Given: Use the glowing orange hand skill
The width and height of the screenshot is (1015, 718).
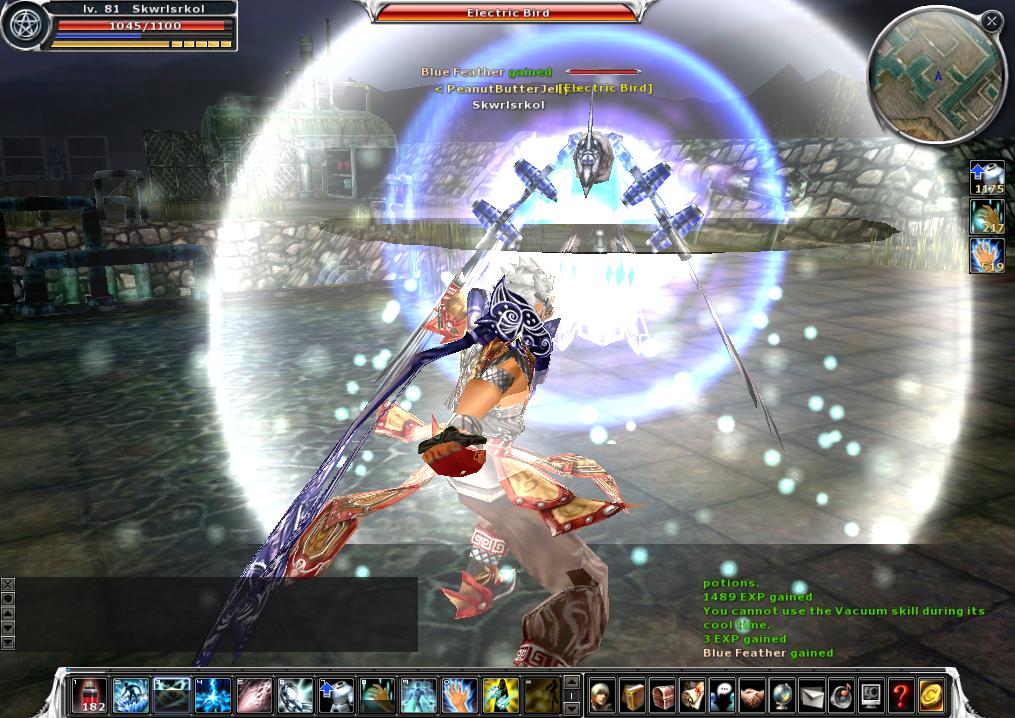Looking at the screenshot, I should 459,694.
